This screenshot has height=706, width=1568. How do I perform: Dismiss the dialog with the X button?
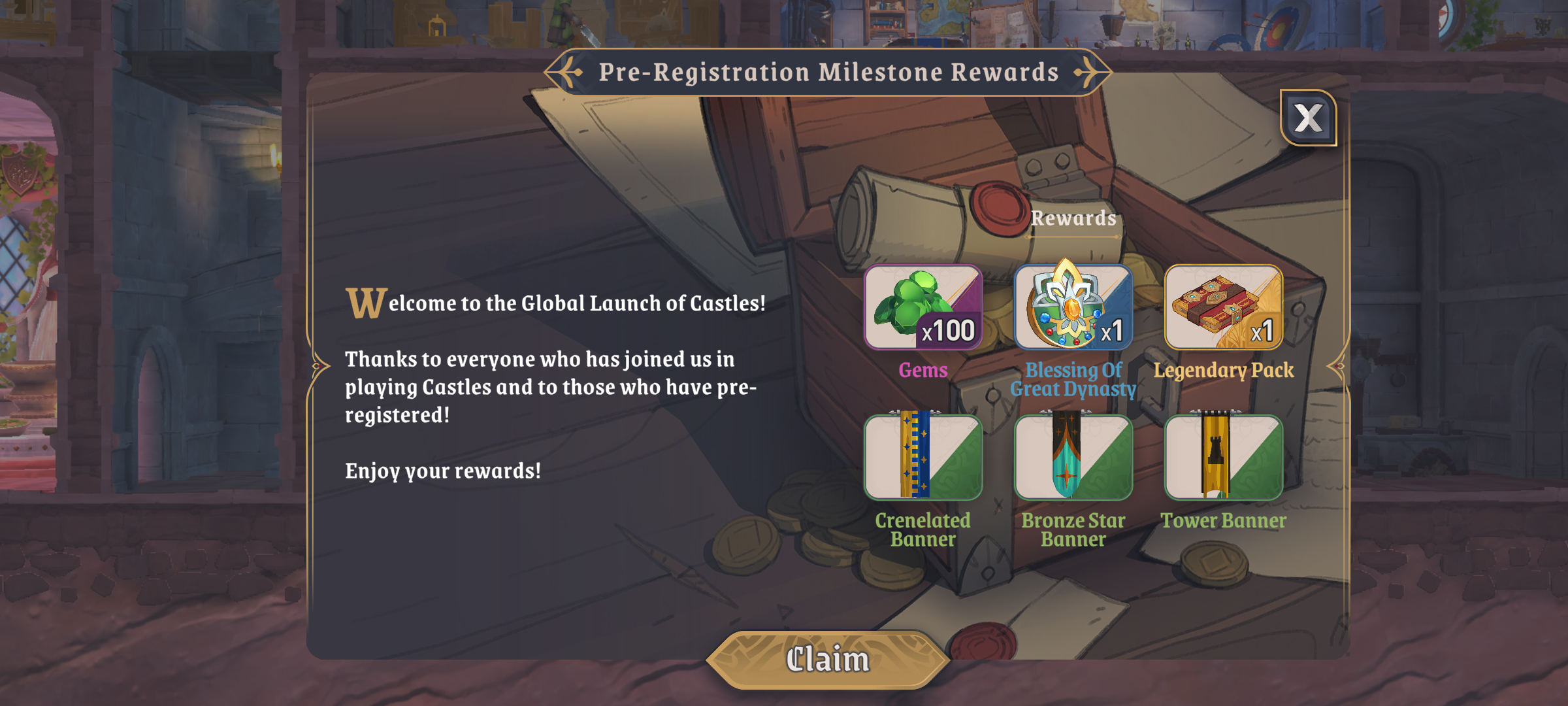click(1307, 118)
